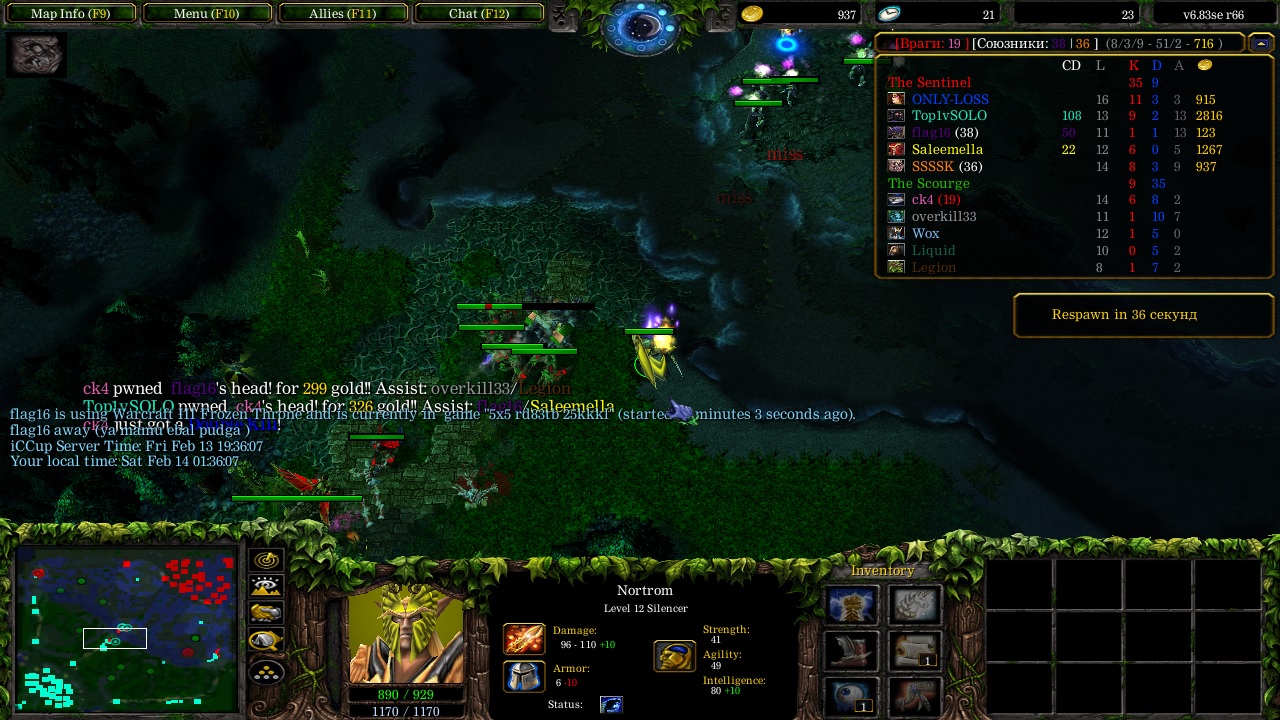Use the scroll item in inventory
This screenshot has width=1280, height=720.
tap(914, 651)
